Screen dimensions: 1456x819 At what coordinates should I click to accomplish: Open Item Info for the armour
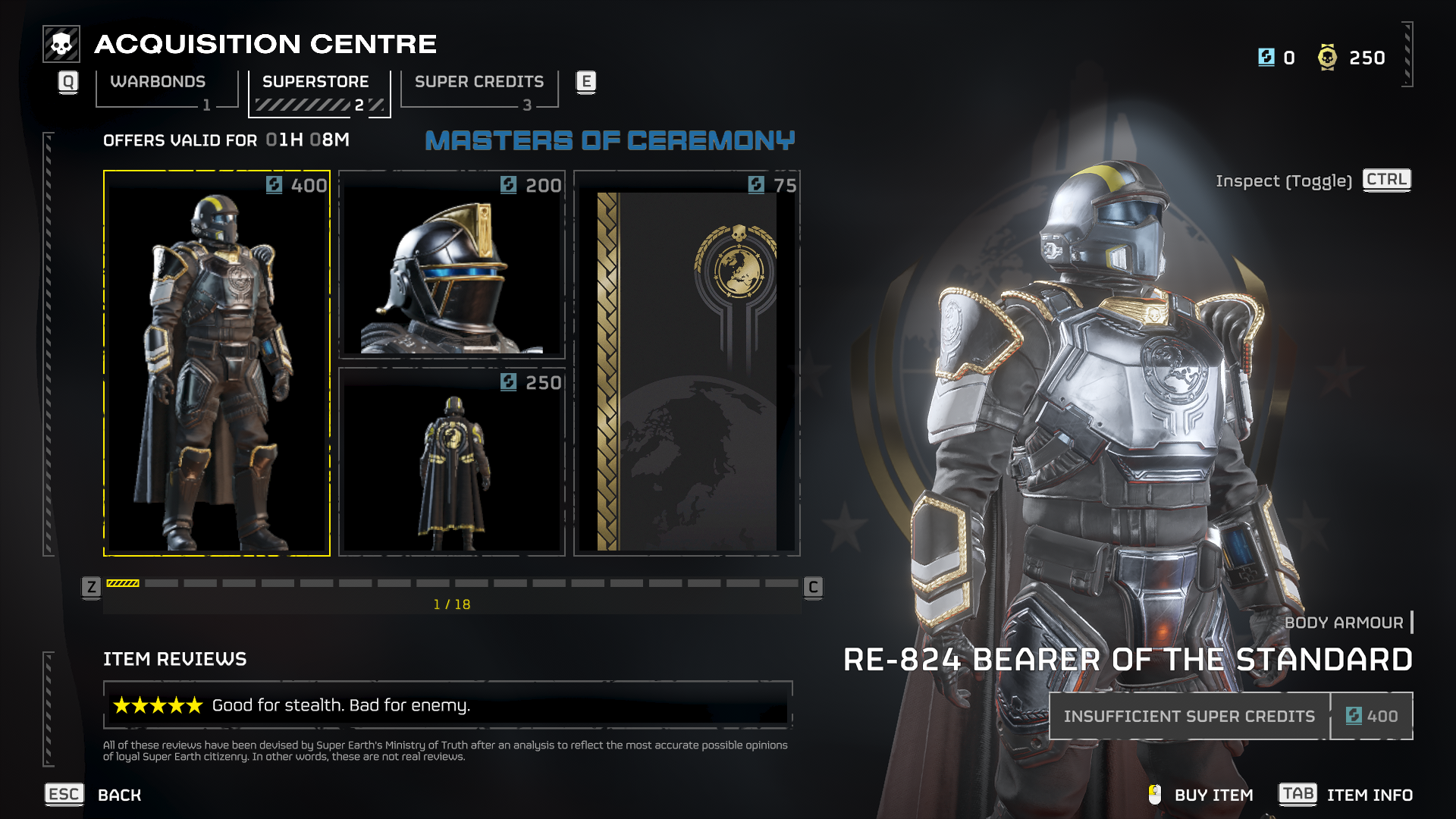(x=1369, y=795)
